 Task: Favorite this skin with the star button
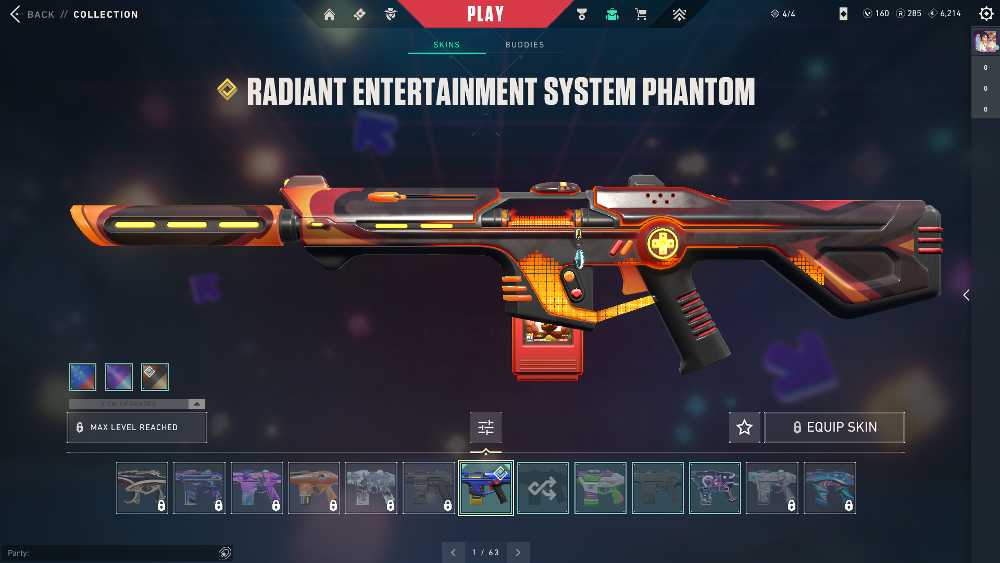[x=744, y=427]
